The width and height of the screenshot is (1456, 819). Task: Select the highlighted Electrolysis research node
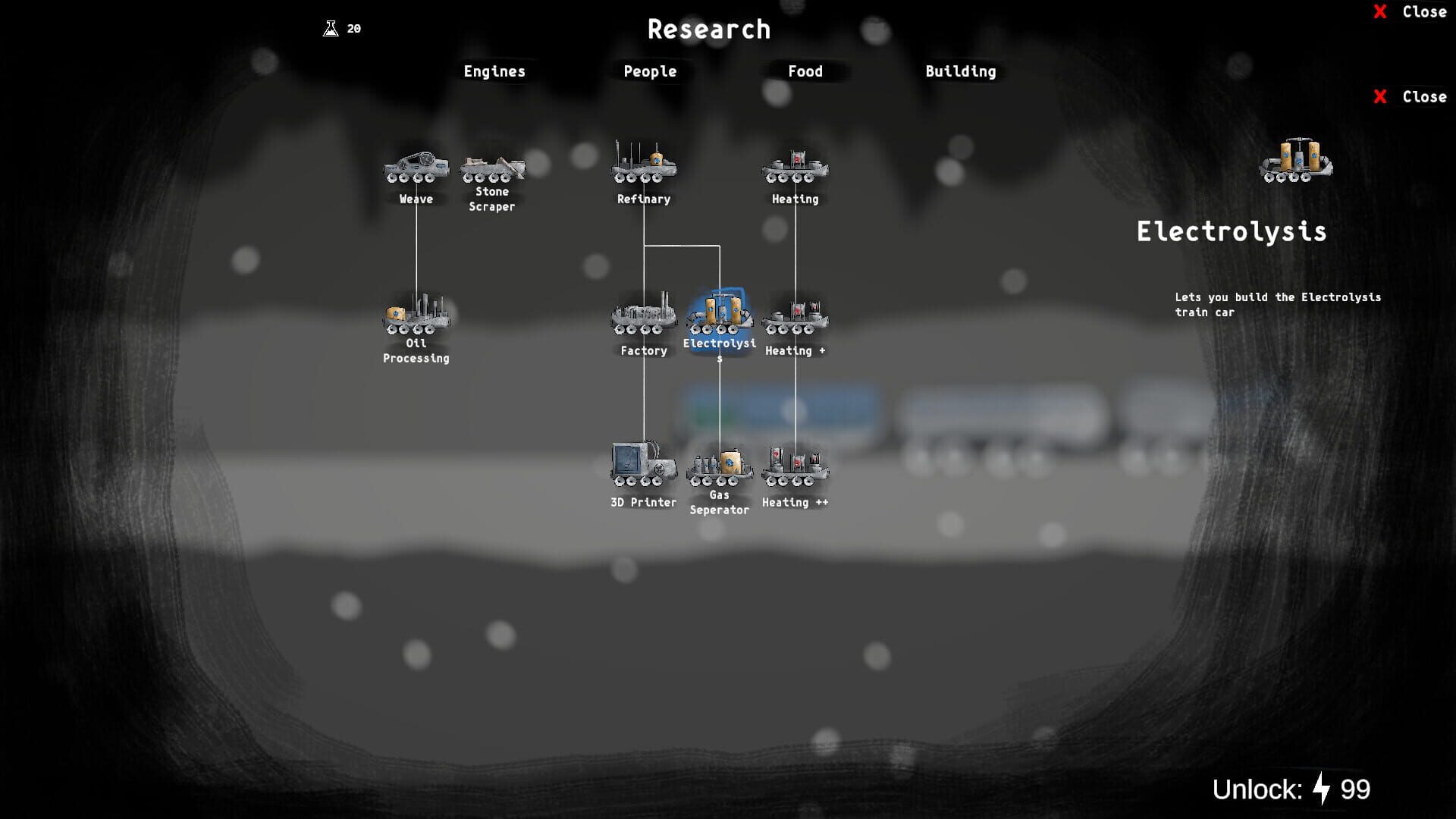coord(719,317)
